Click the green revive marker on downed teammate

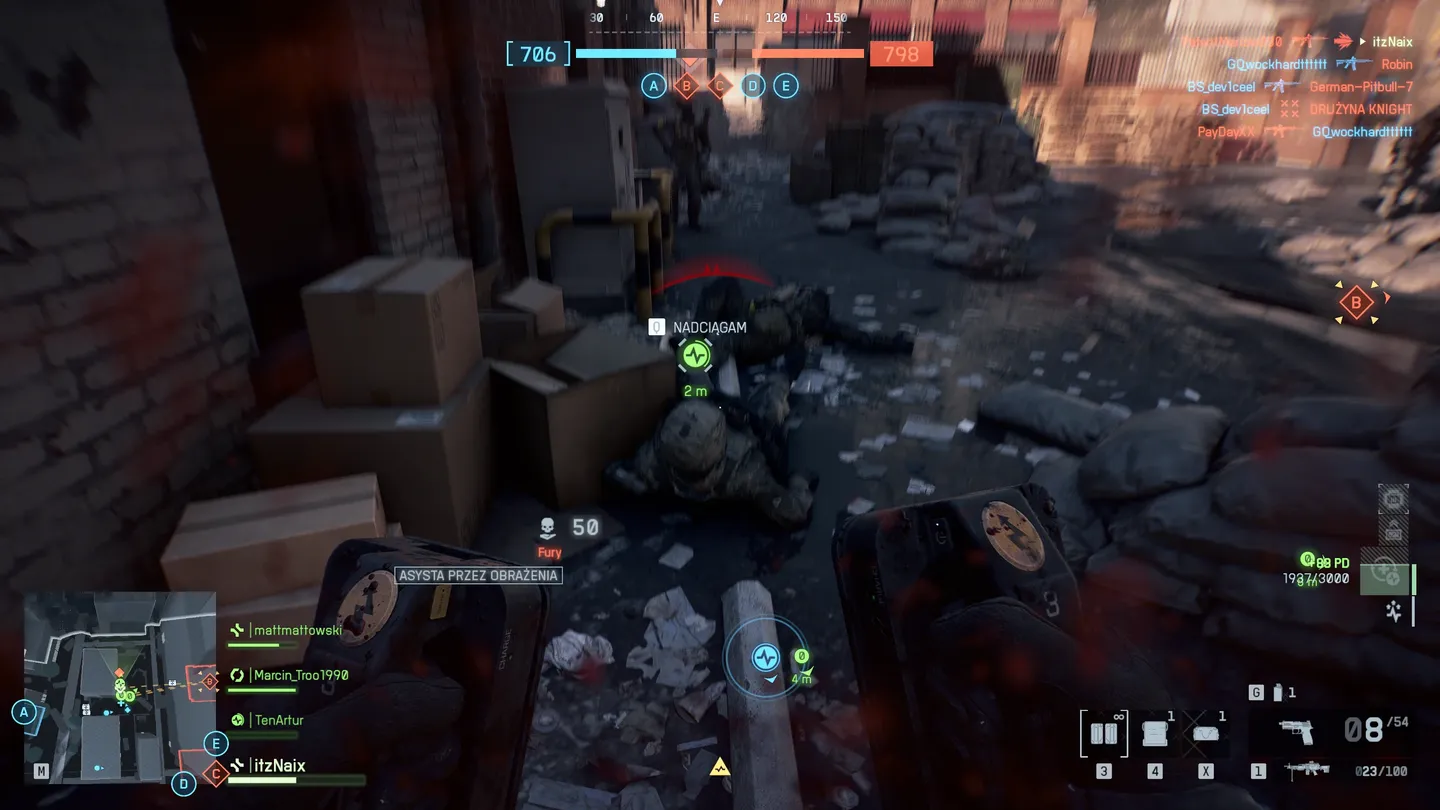(695, 355)
